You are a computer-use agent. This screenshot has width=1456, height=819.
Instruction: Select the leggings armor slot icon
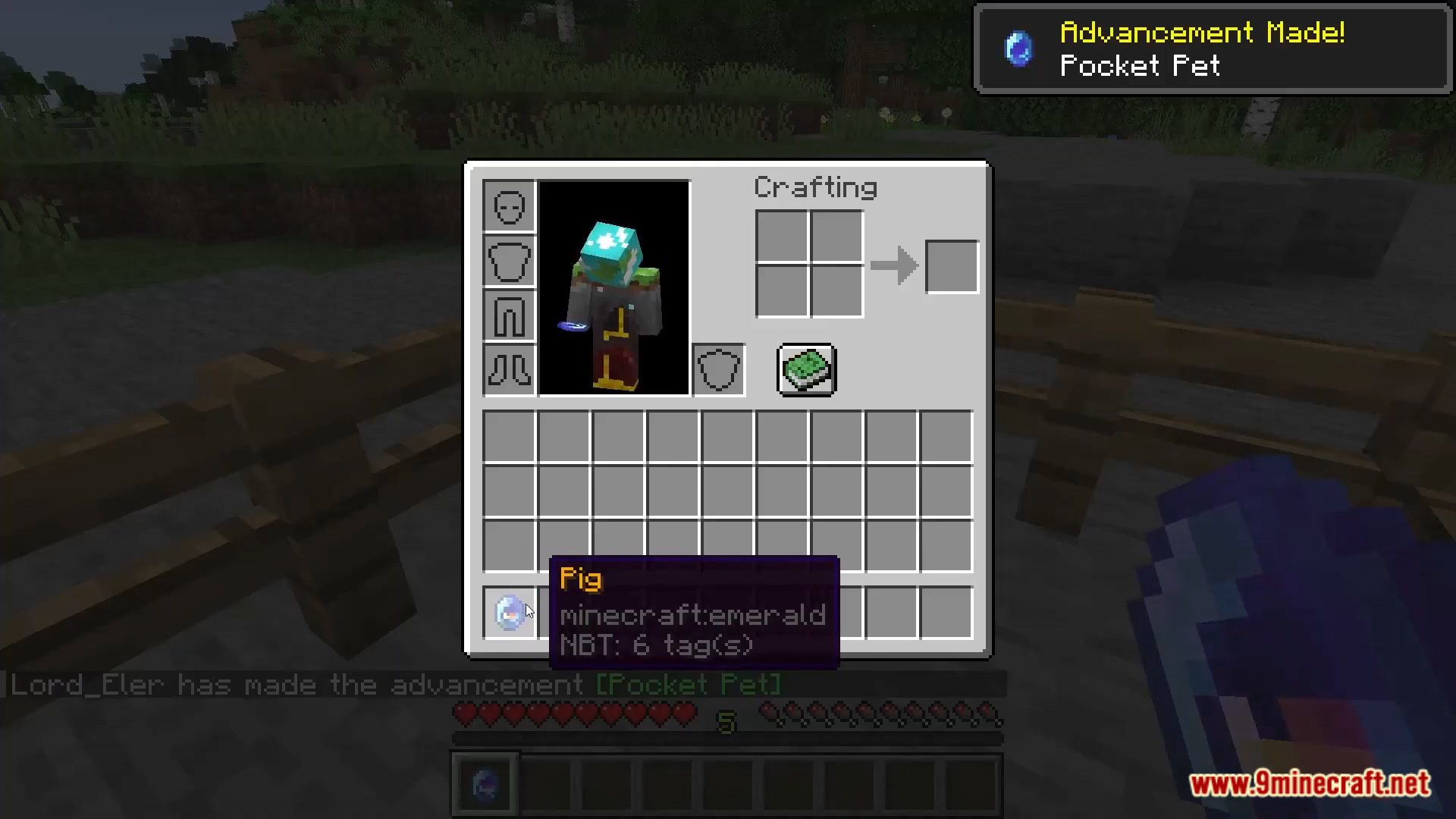coord(508,315)
